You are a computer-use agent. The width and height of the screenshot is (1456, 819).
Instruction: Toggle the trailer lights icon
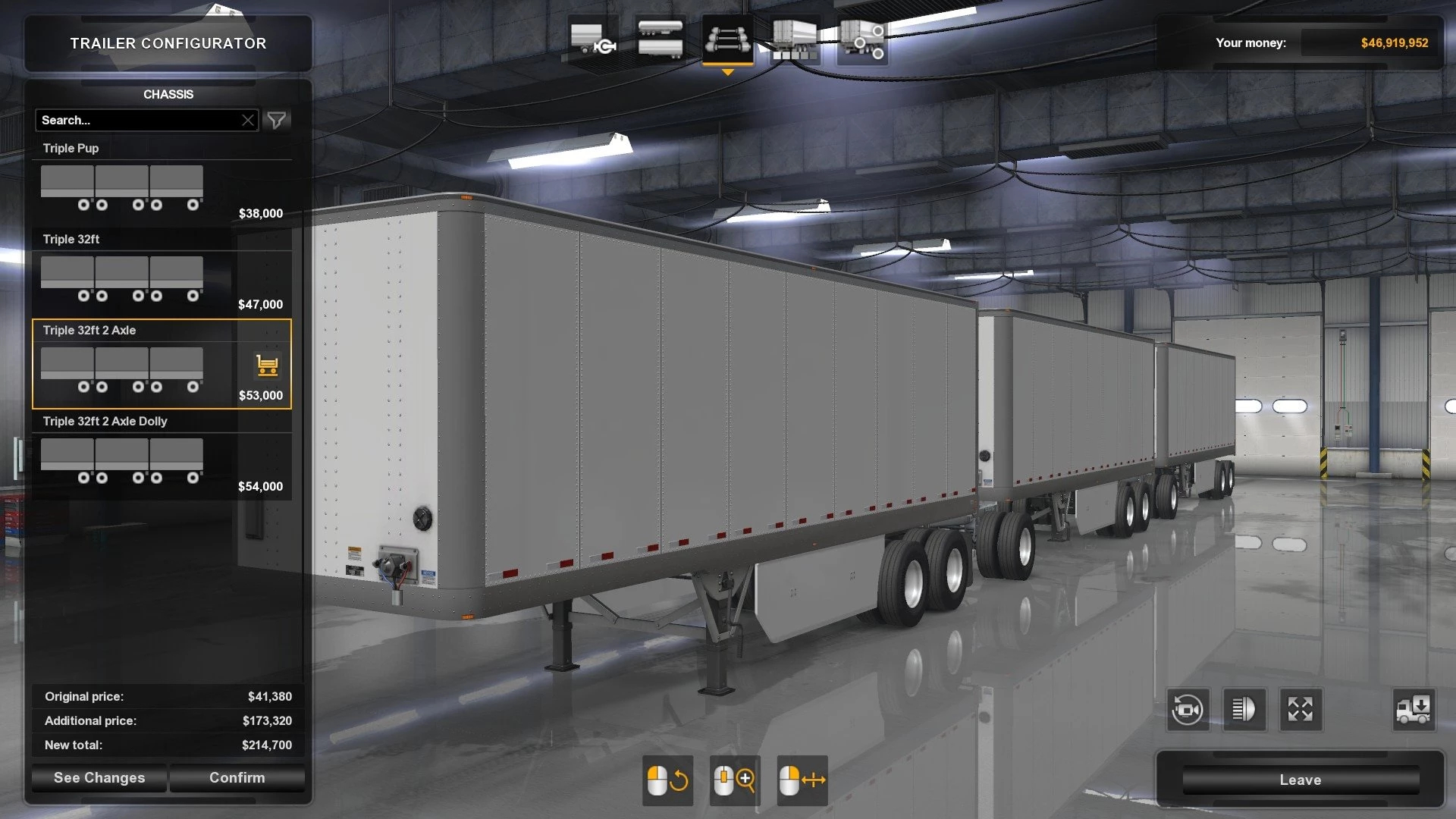pyautogui.click(x=1244, y=710)
